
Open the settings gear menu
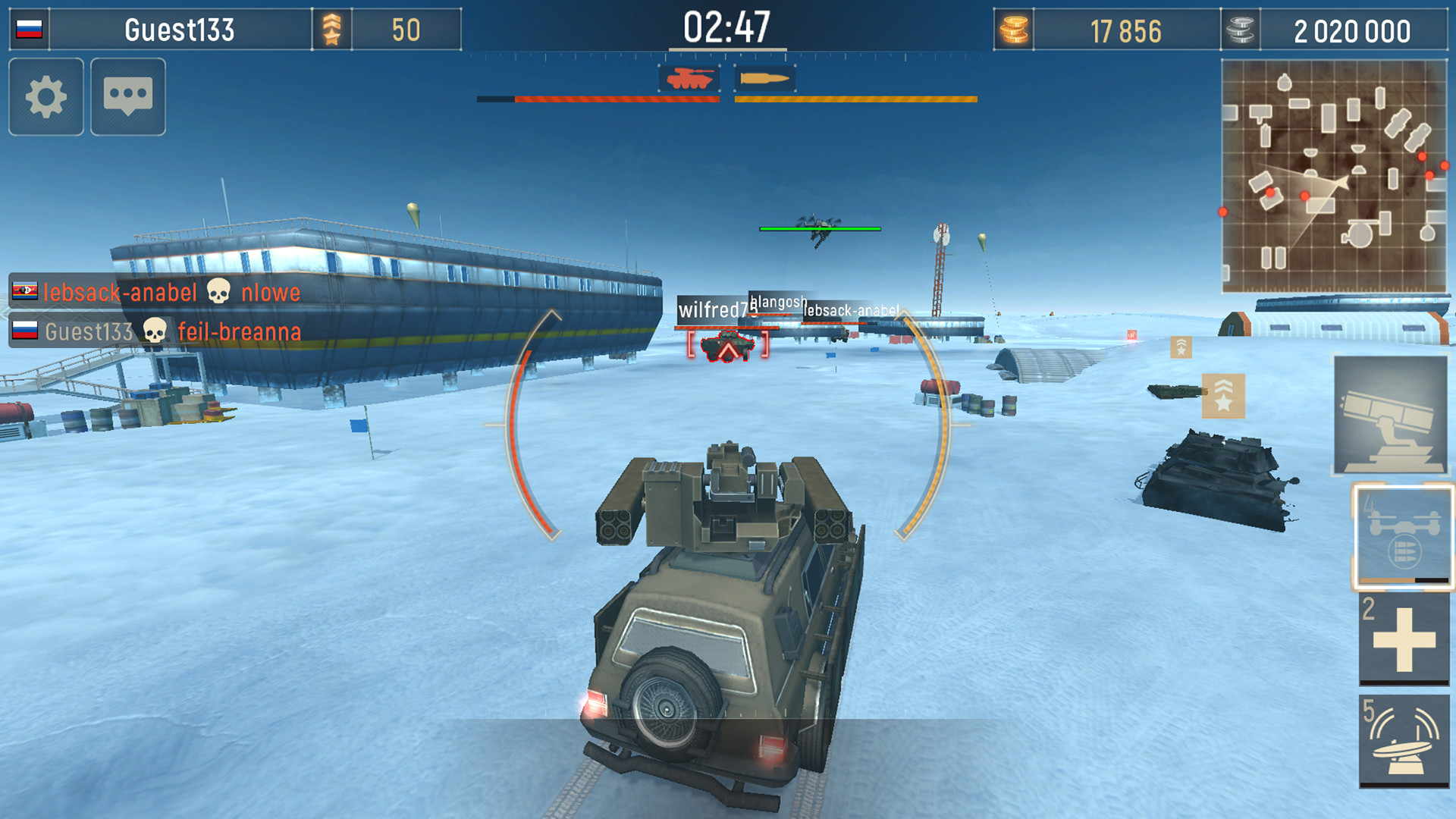[45, 98]
